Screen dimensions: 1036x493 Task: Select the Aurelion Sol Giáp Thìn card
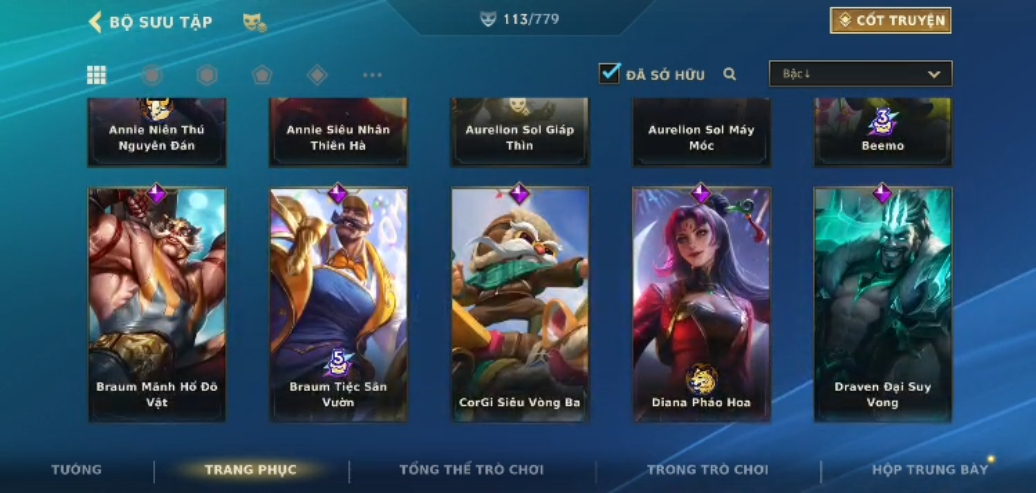(520, 133)
